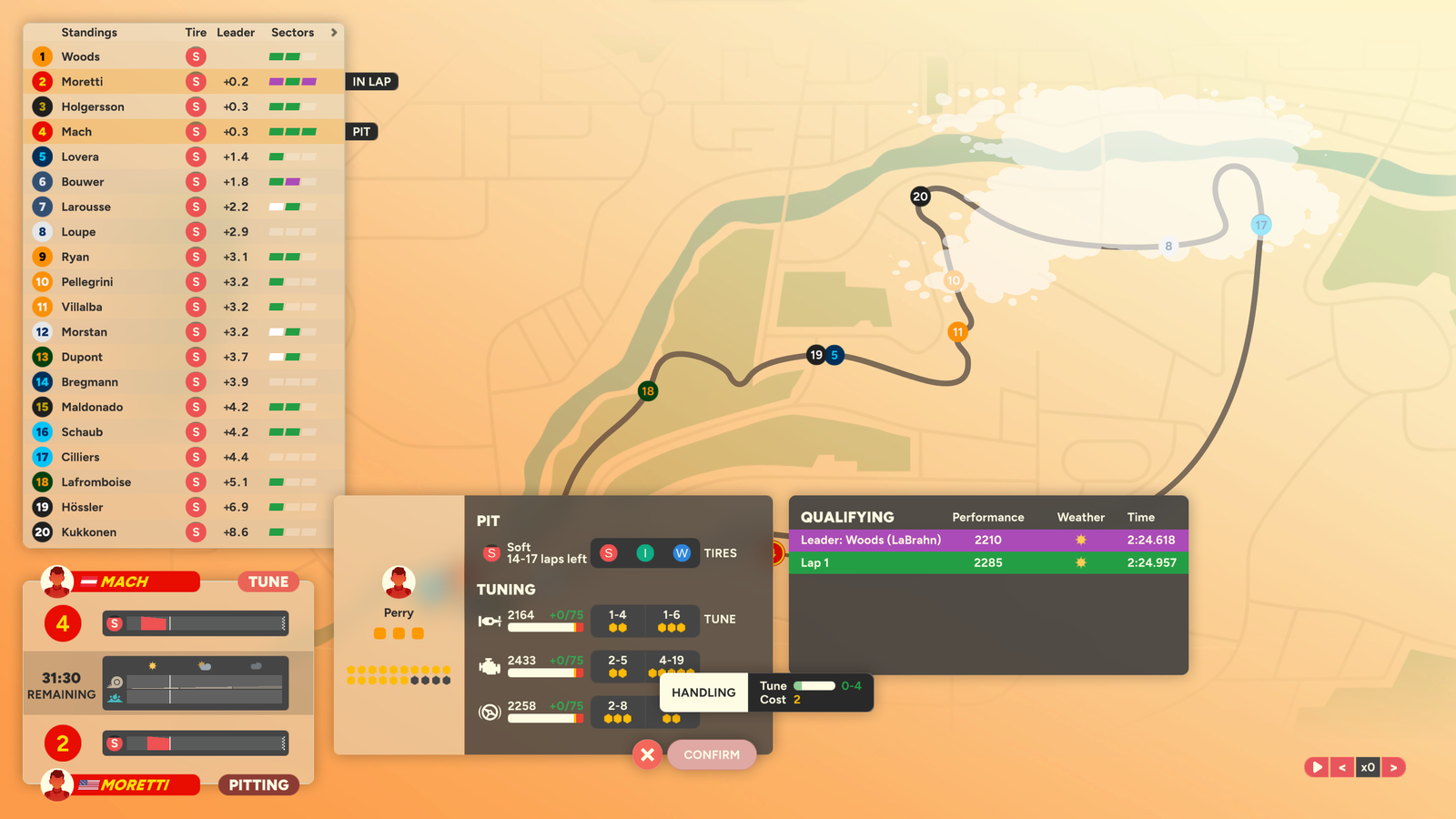Click the gearbox tuning icon
This screenshot has height=819, width=1456.
490,620
